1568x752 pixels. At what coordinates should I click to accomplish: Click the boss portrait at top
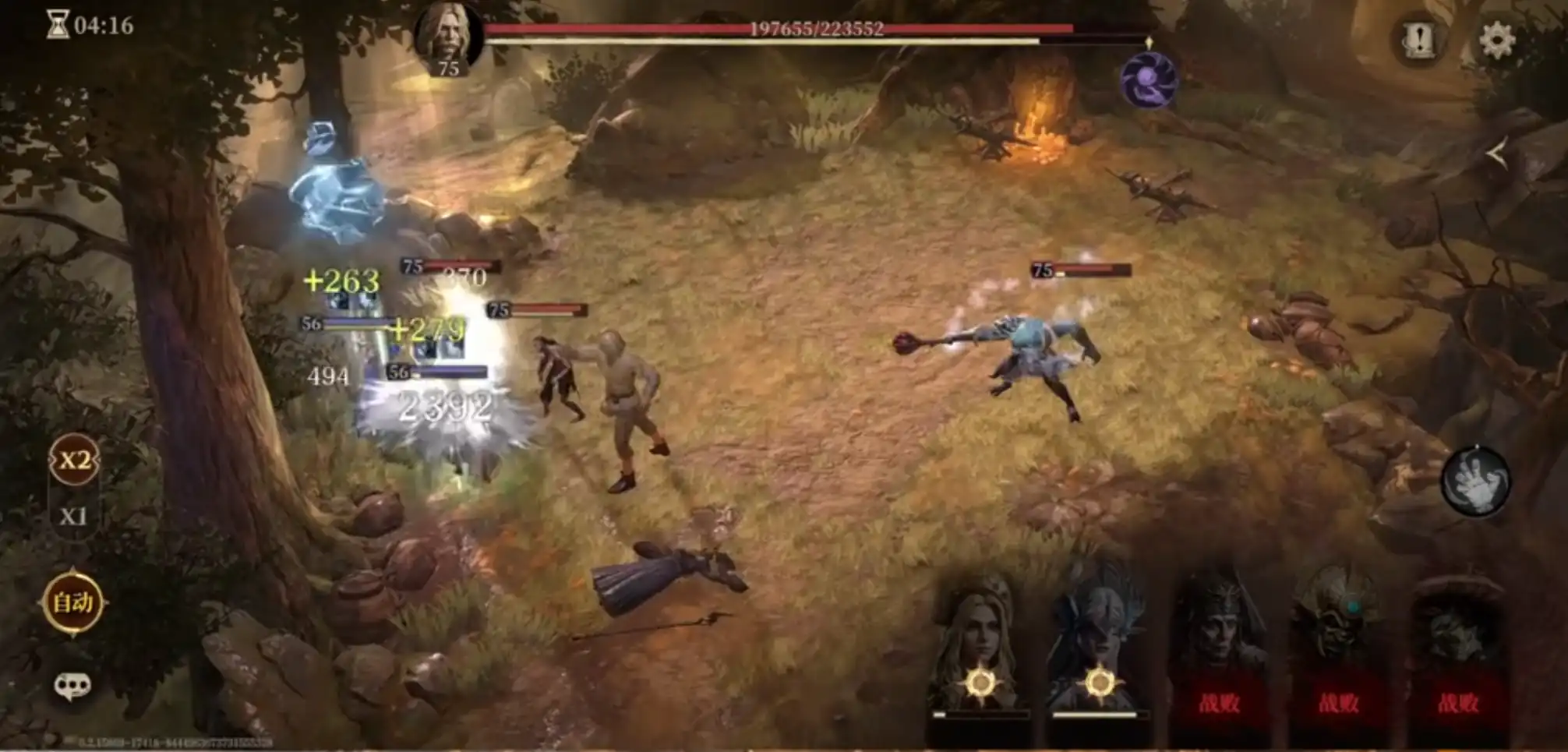tap(447, 39)
